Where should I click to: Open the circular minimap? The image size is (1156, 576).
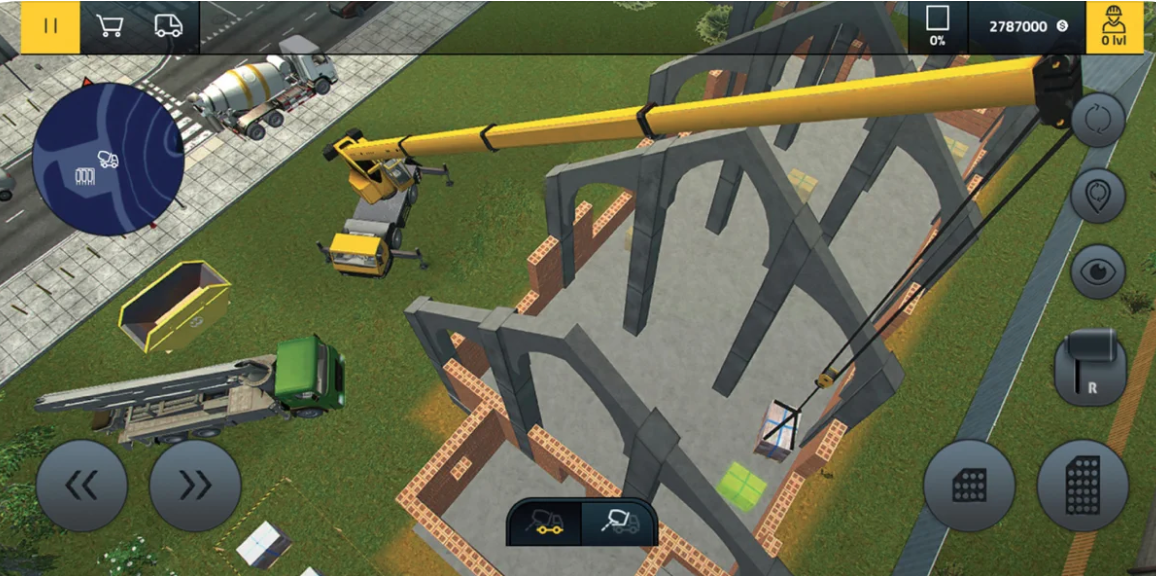pyautogui.click(x=108, y=160)
